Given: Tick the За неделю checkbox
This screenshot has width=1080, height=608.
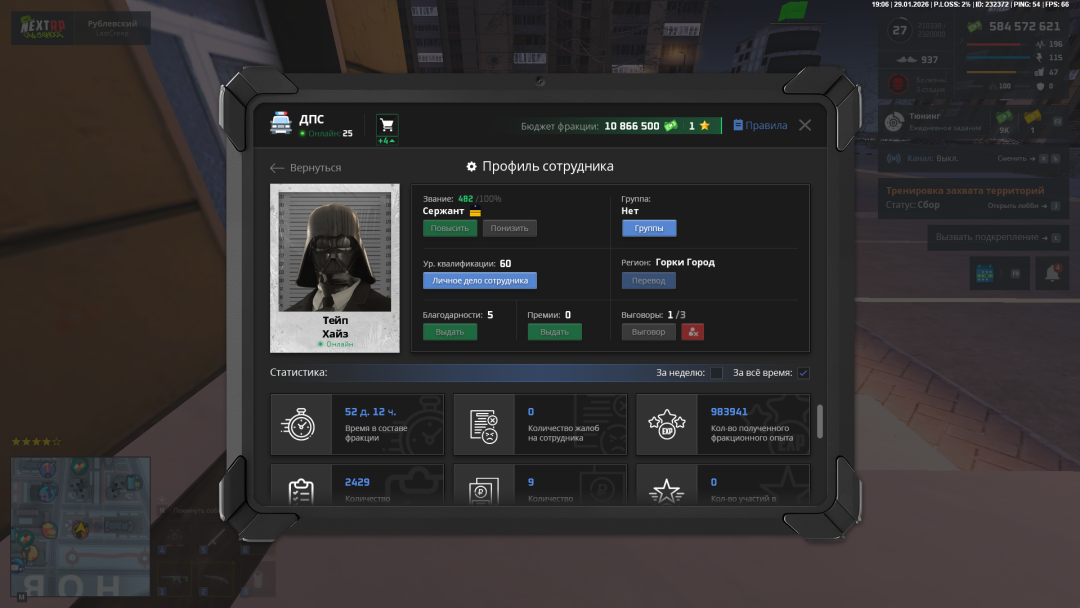Looking at the screenshot, I should coord(716,373).
